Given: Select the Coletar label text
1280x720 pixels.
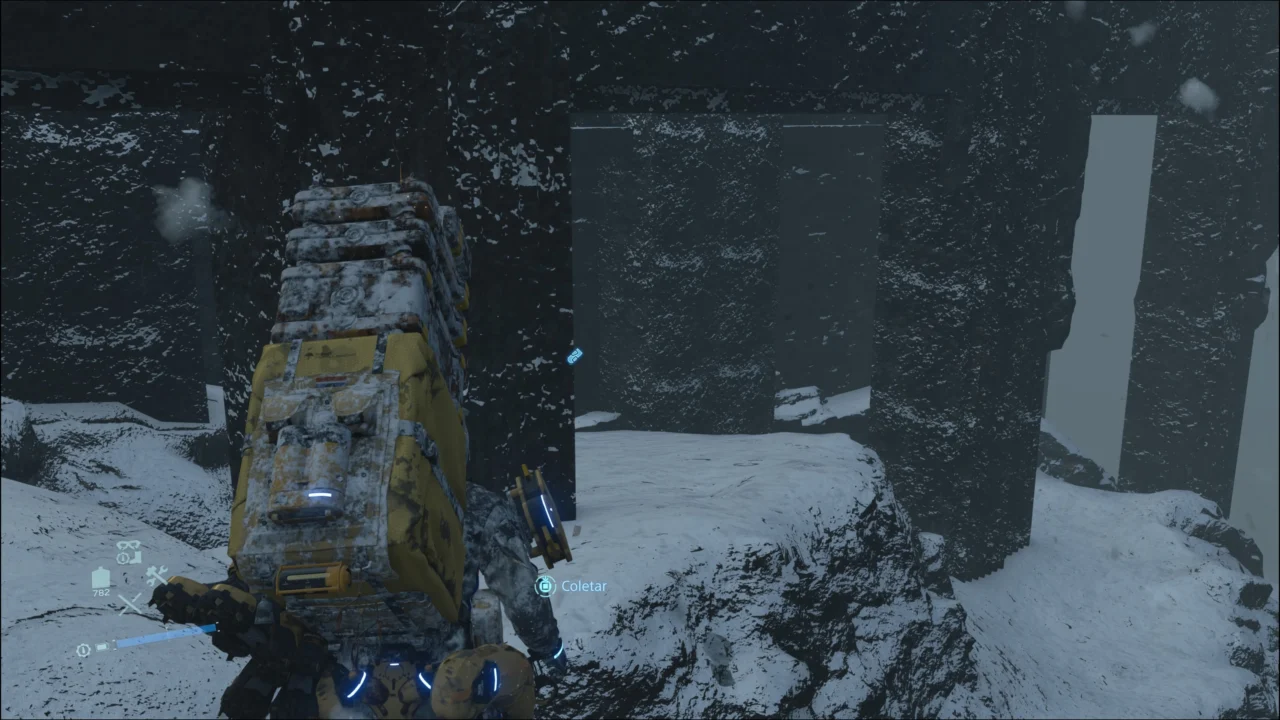Looking at the screenshot, I should [x=584, y=586].
